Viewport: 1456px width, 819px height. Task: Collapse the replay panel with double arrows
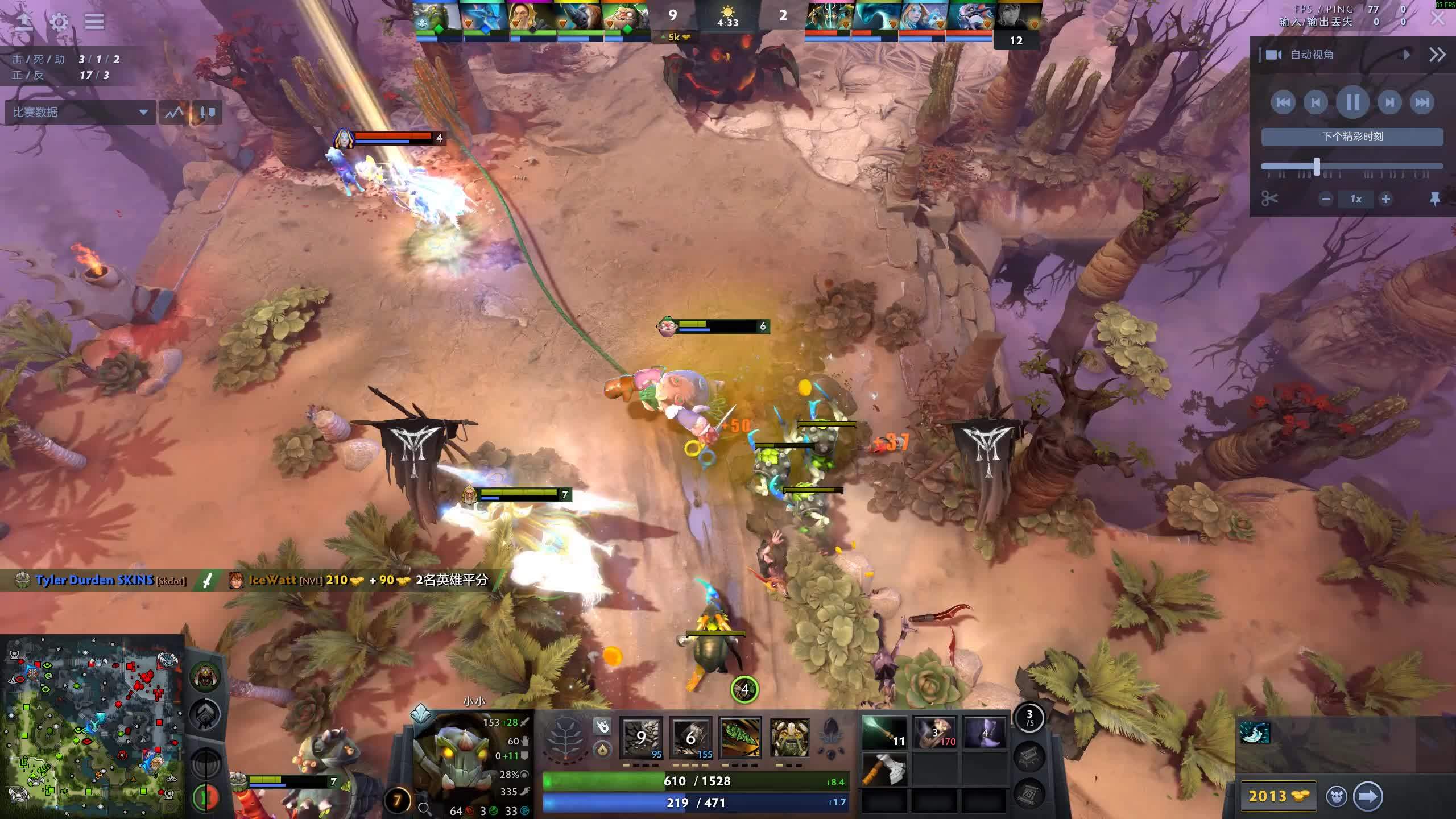(x=1437, y=55)
